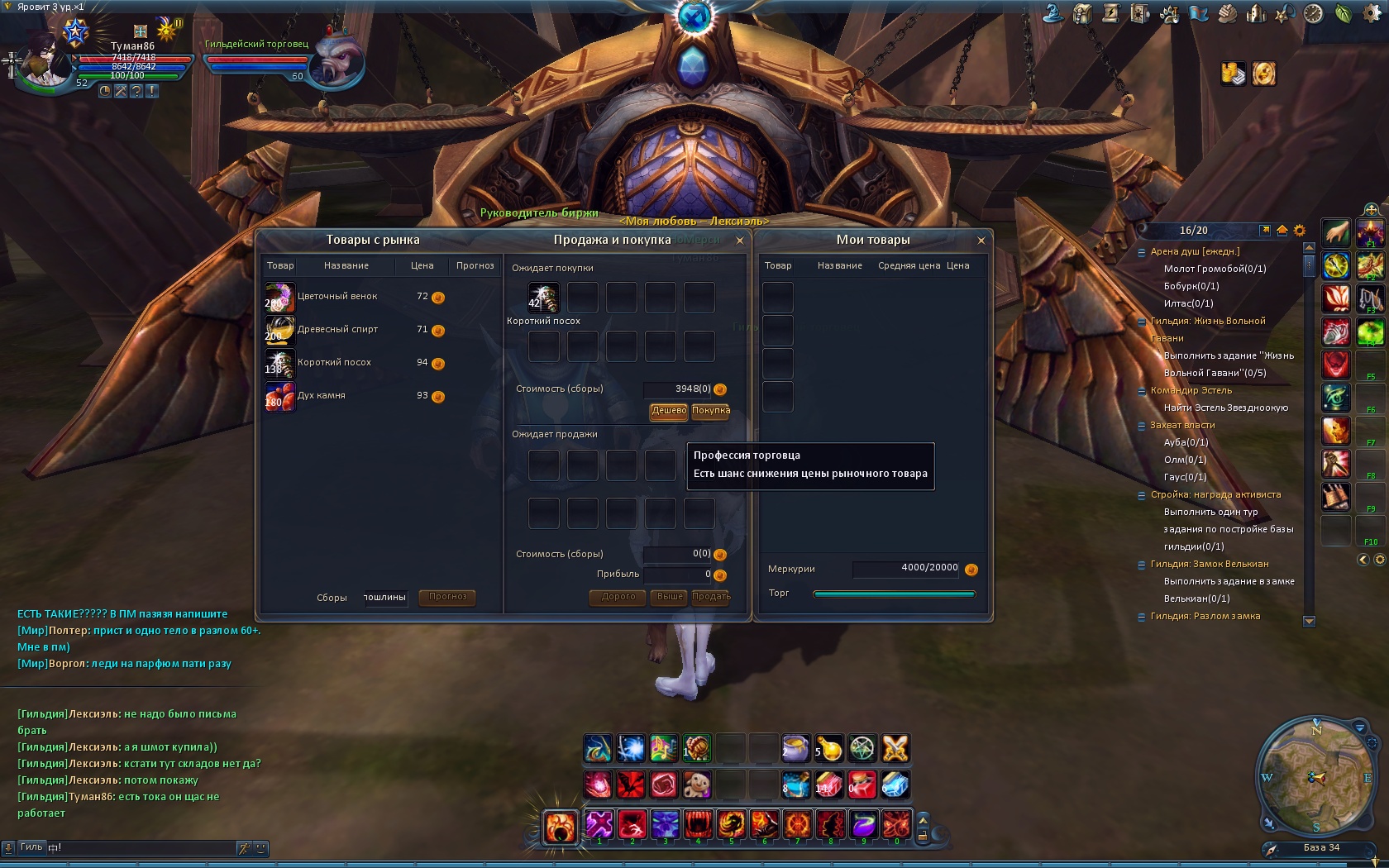Click the Дорого button

click(x=618, y=597)
